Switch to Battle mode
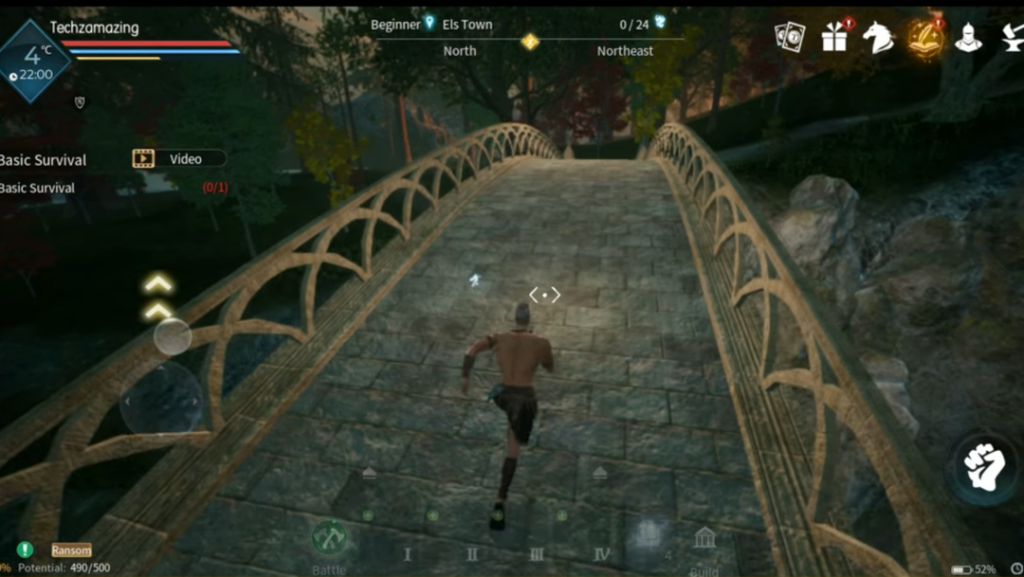The width and height of the screenshot is (1024, 577). [329, 541]
